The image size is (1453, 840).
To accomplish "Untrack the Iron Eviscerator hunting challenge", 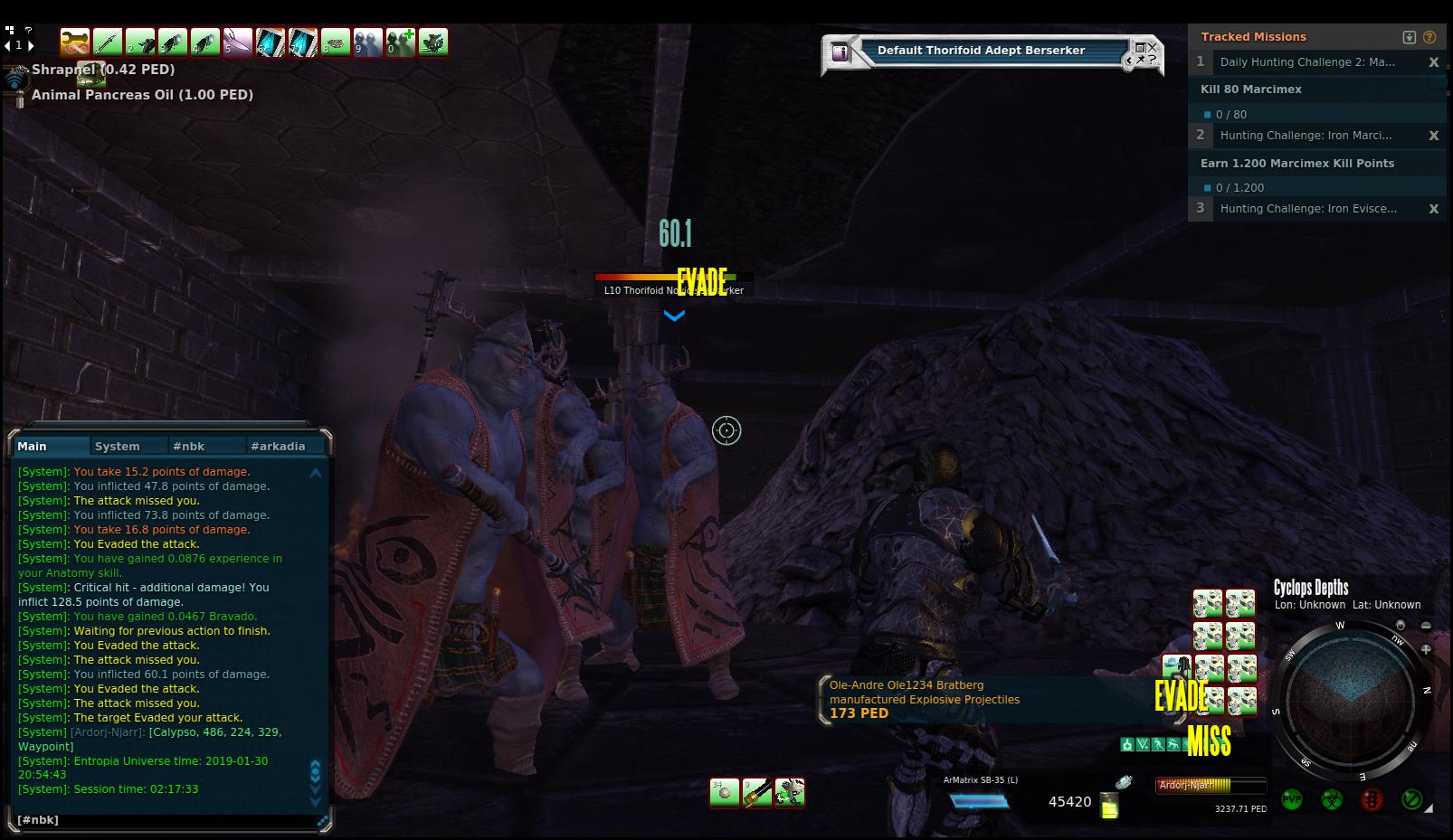I will (x=1433, y=209).
